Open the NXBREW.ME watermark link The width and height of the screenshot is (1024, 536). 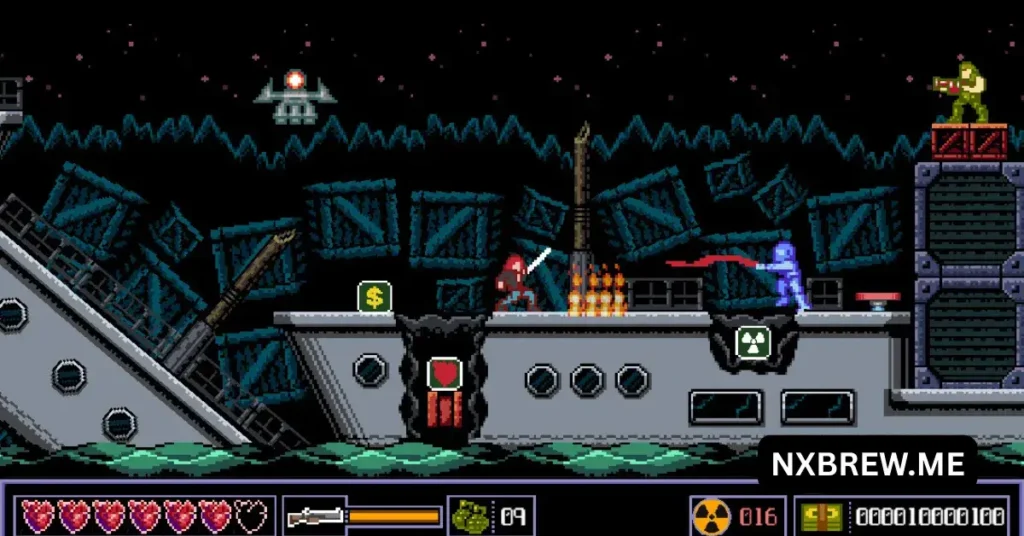point(868,464)
